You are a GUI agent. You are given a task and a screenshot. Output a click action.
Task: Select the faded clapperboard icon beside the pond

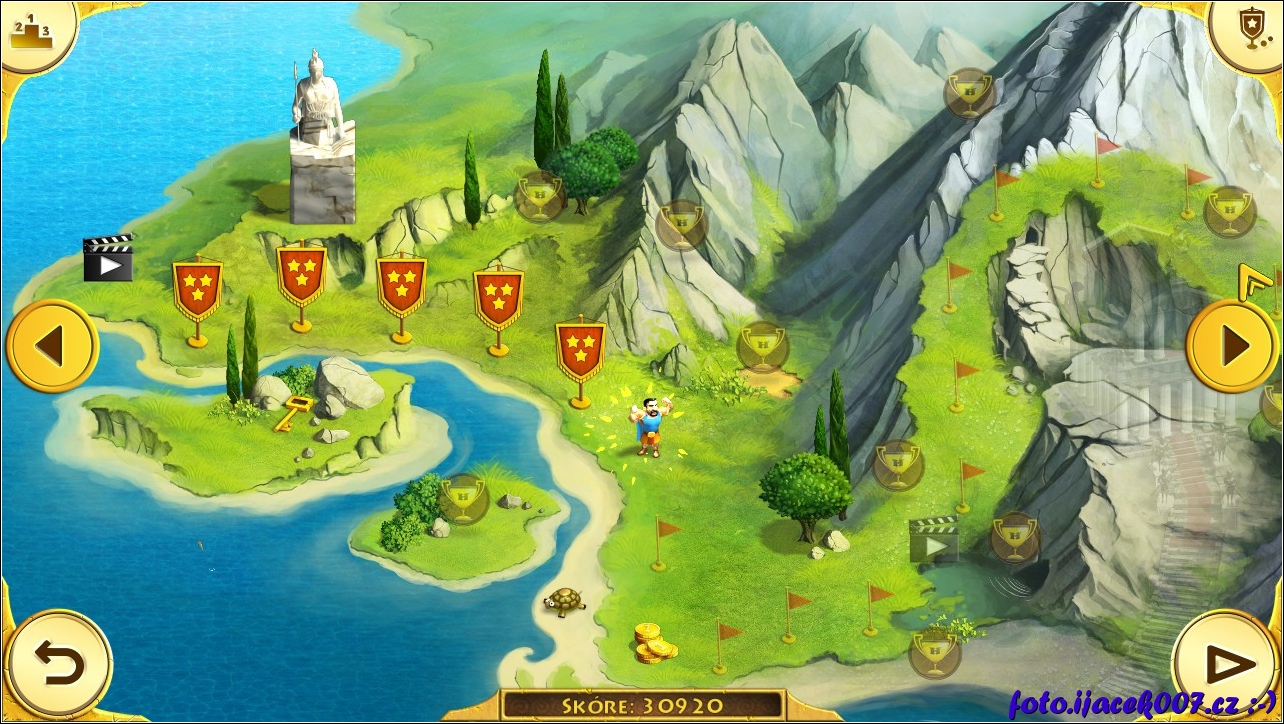click(x=933, y=540)
